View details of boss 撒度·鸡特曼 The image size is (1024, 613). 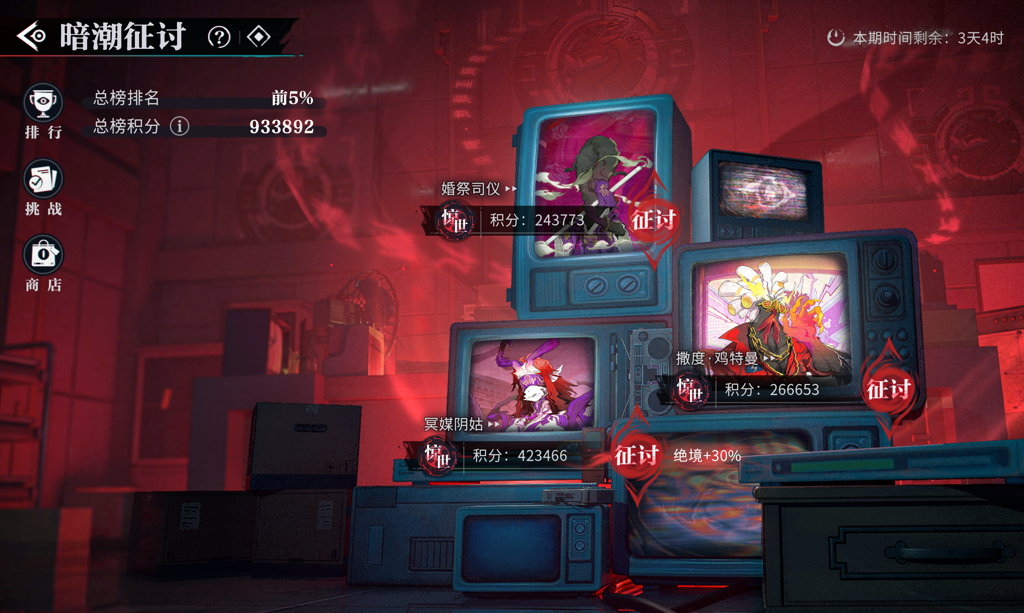(722, 358)
